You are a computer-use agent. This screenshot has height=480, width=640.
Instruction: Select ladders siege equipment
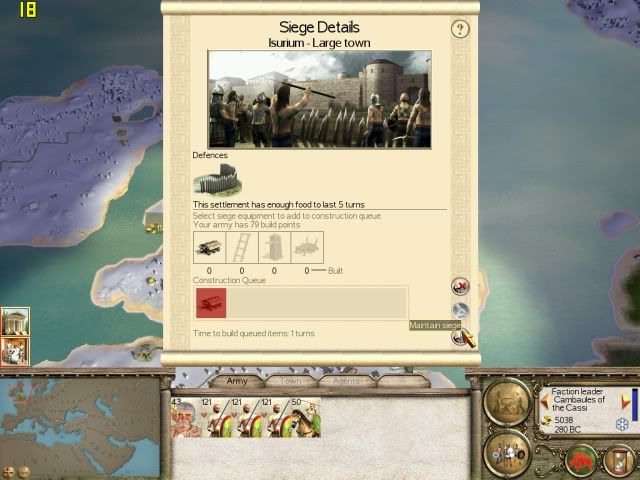pyautogui.click(x=241, y=247)
